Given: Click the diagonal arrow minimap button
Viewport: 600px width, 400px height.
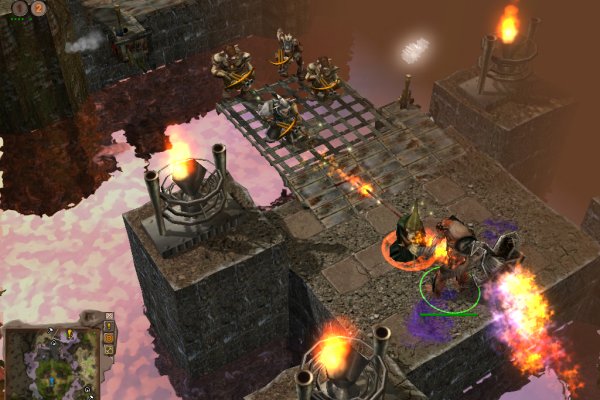Looking at the screenshot, I should pyautogui.click(x=109, y=350).
